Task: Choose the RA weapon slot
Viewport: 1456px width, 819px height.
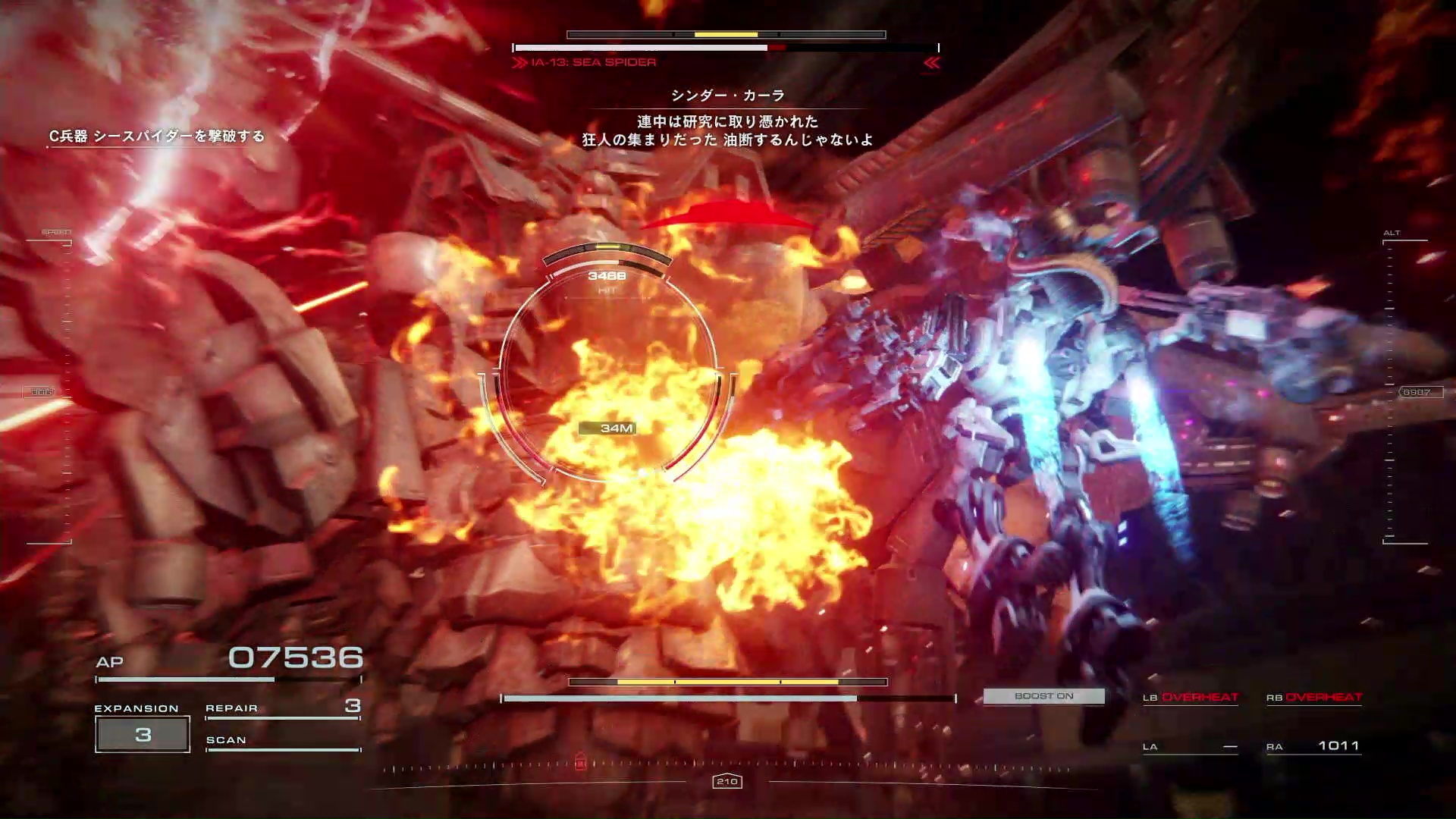Action: click(1313, 747)
